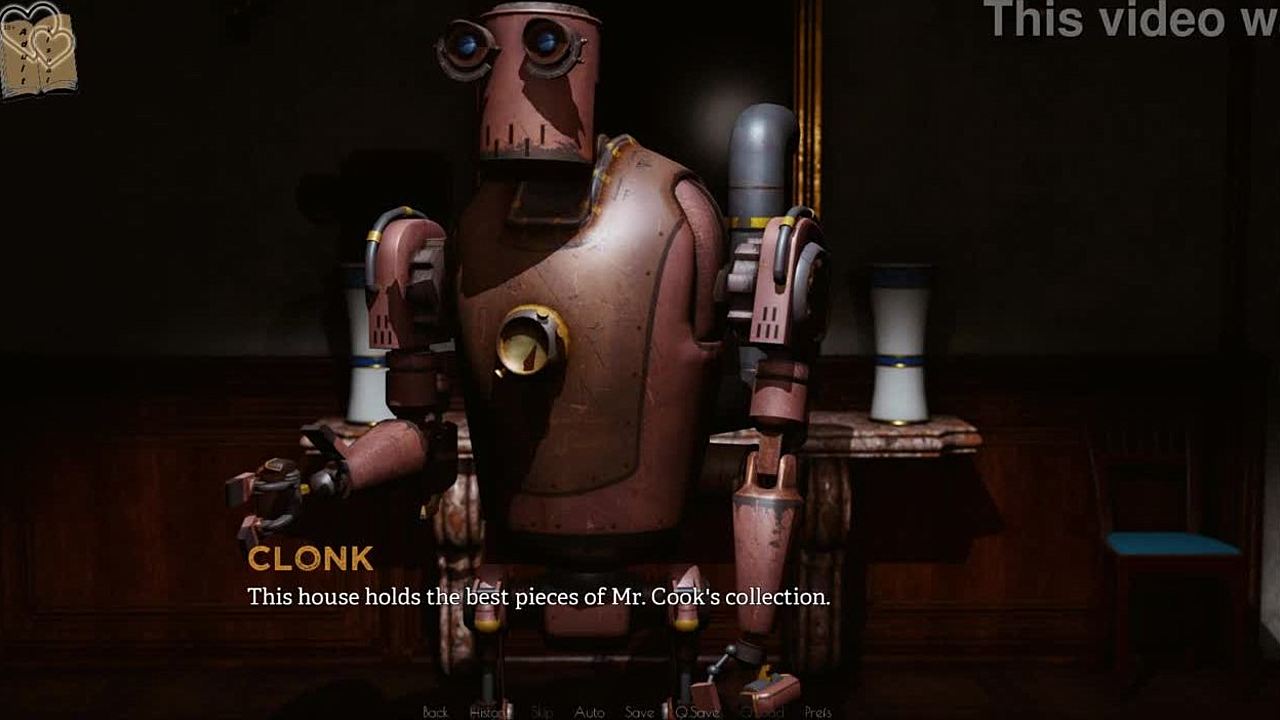Toggle Auto-advance dialogue

coord(589,712)
